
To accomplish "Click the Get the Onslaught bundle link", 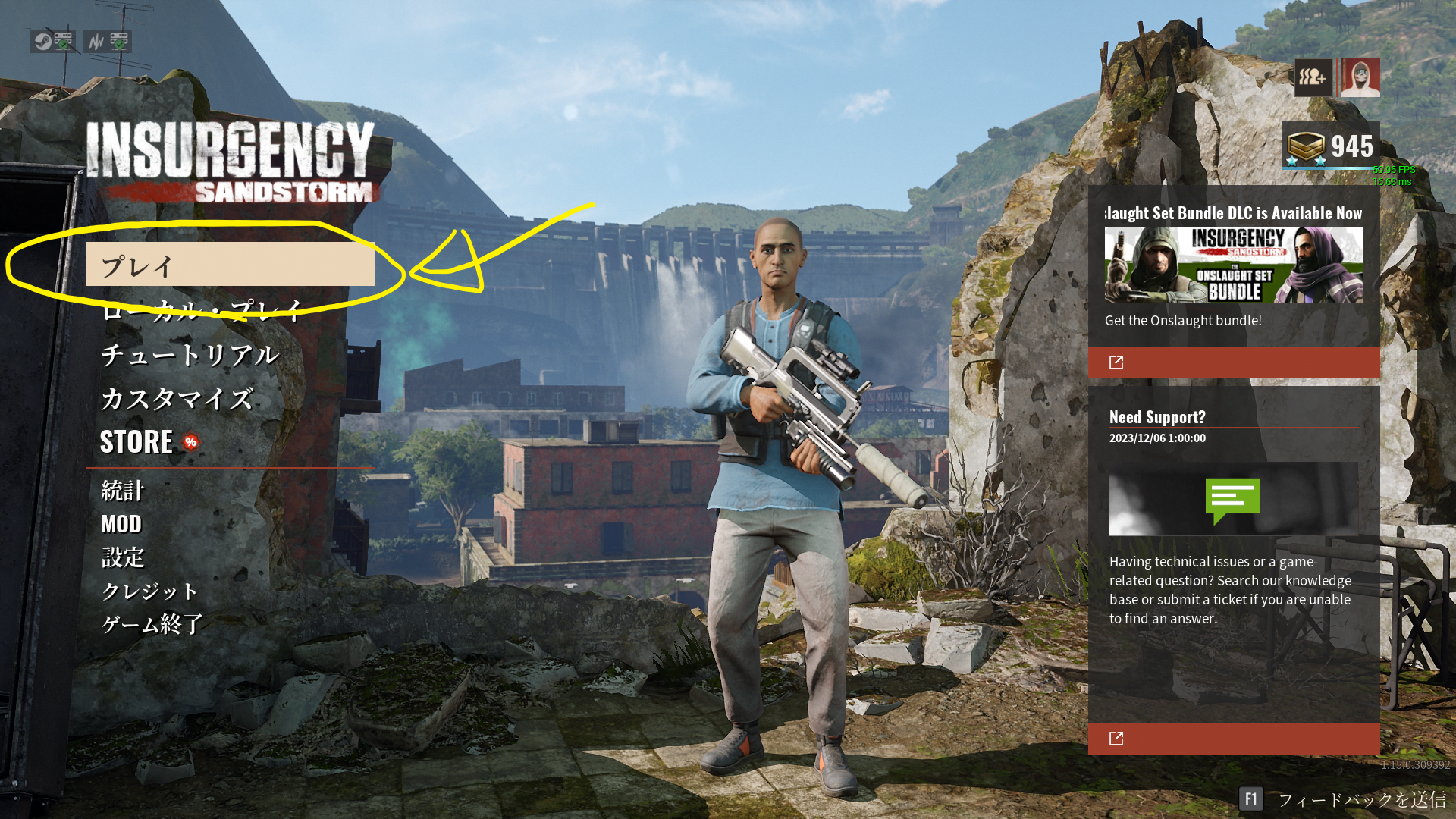I will pyautogui.click(x=1184, y=320).
